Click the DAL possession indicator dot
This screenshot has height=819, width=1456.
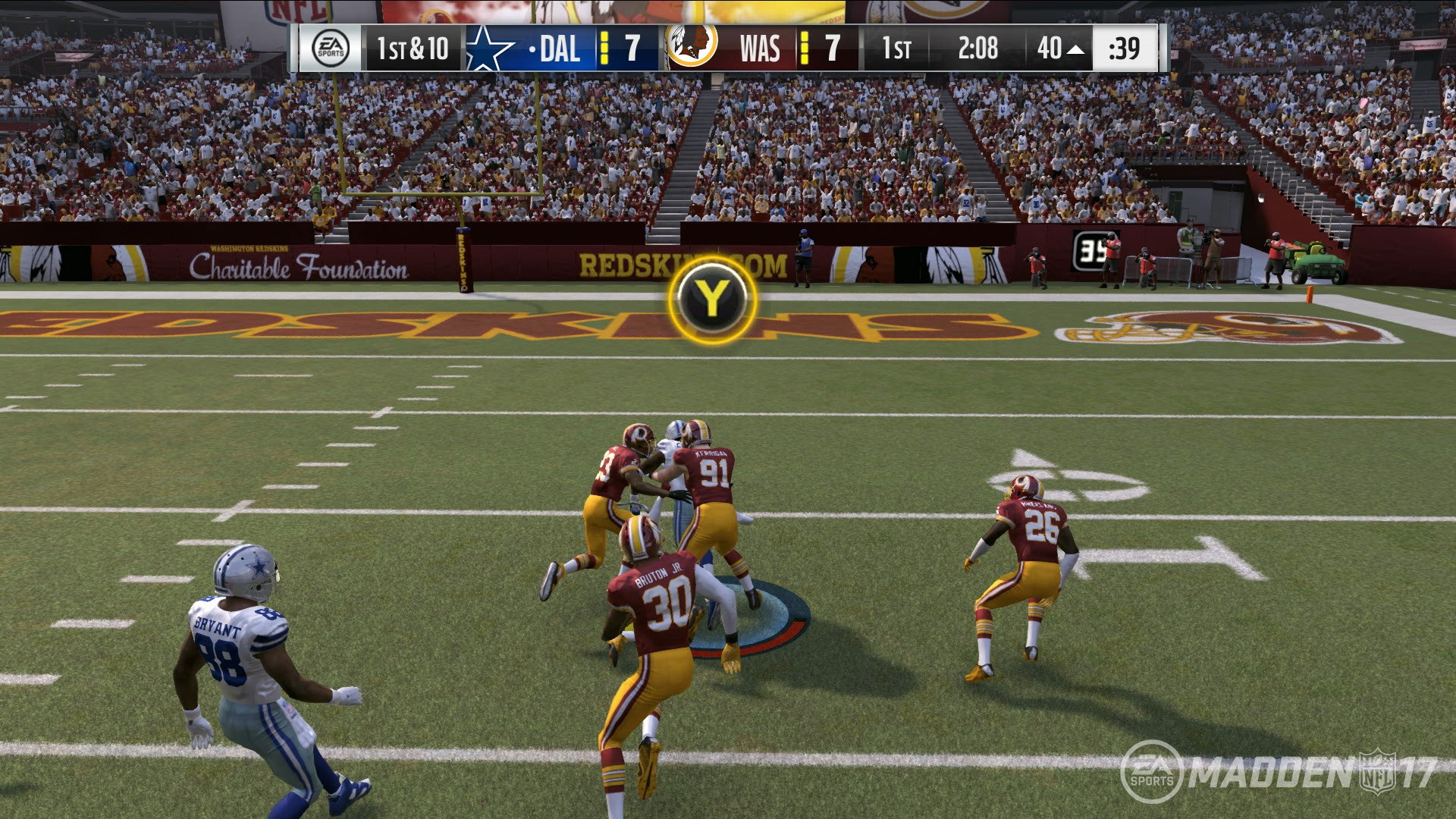(531, 49)
